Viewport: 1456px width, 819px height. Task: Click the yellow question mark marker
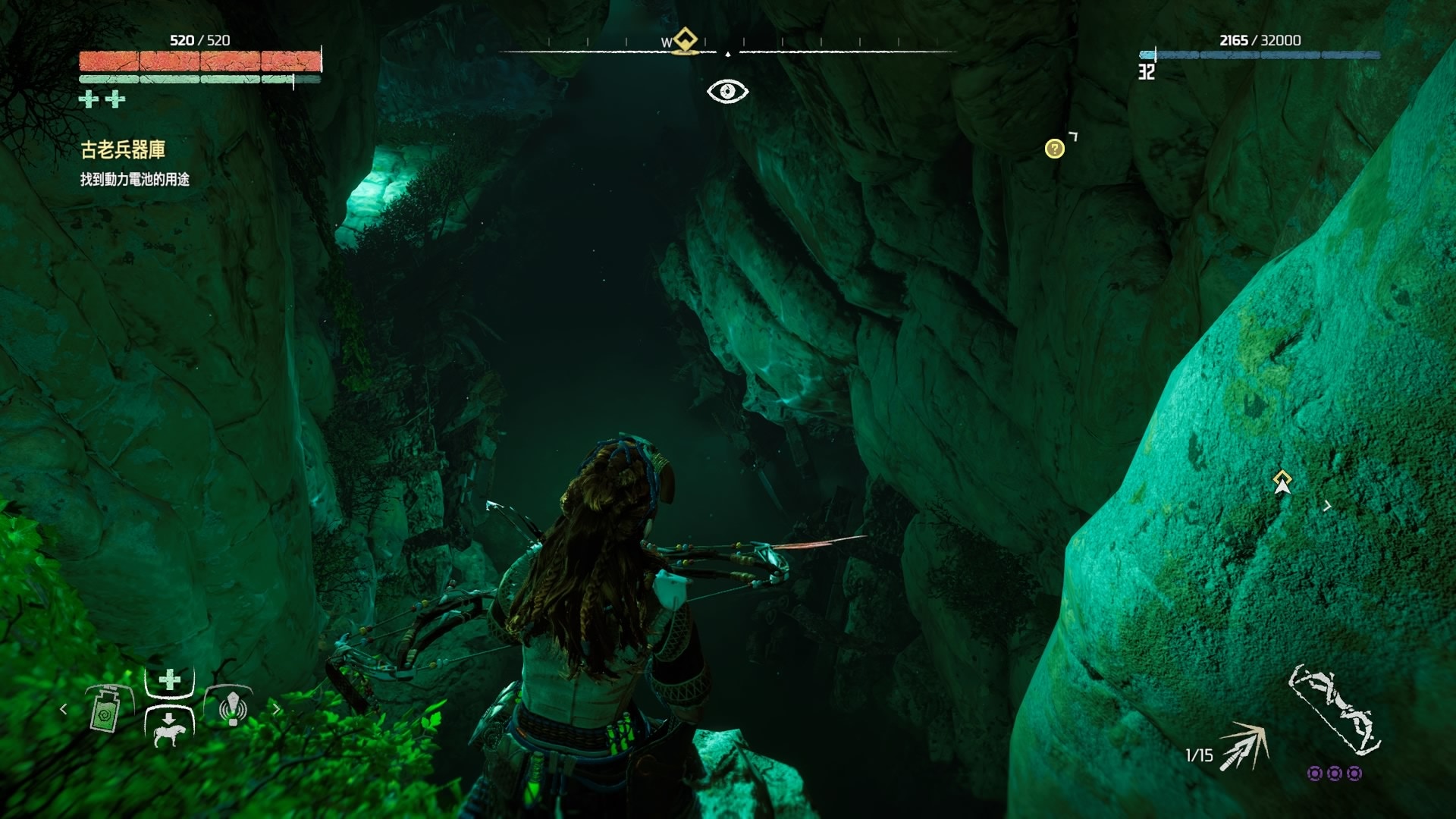[x=1054, y=149]
